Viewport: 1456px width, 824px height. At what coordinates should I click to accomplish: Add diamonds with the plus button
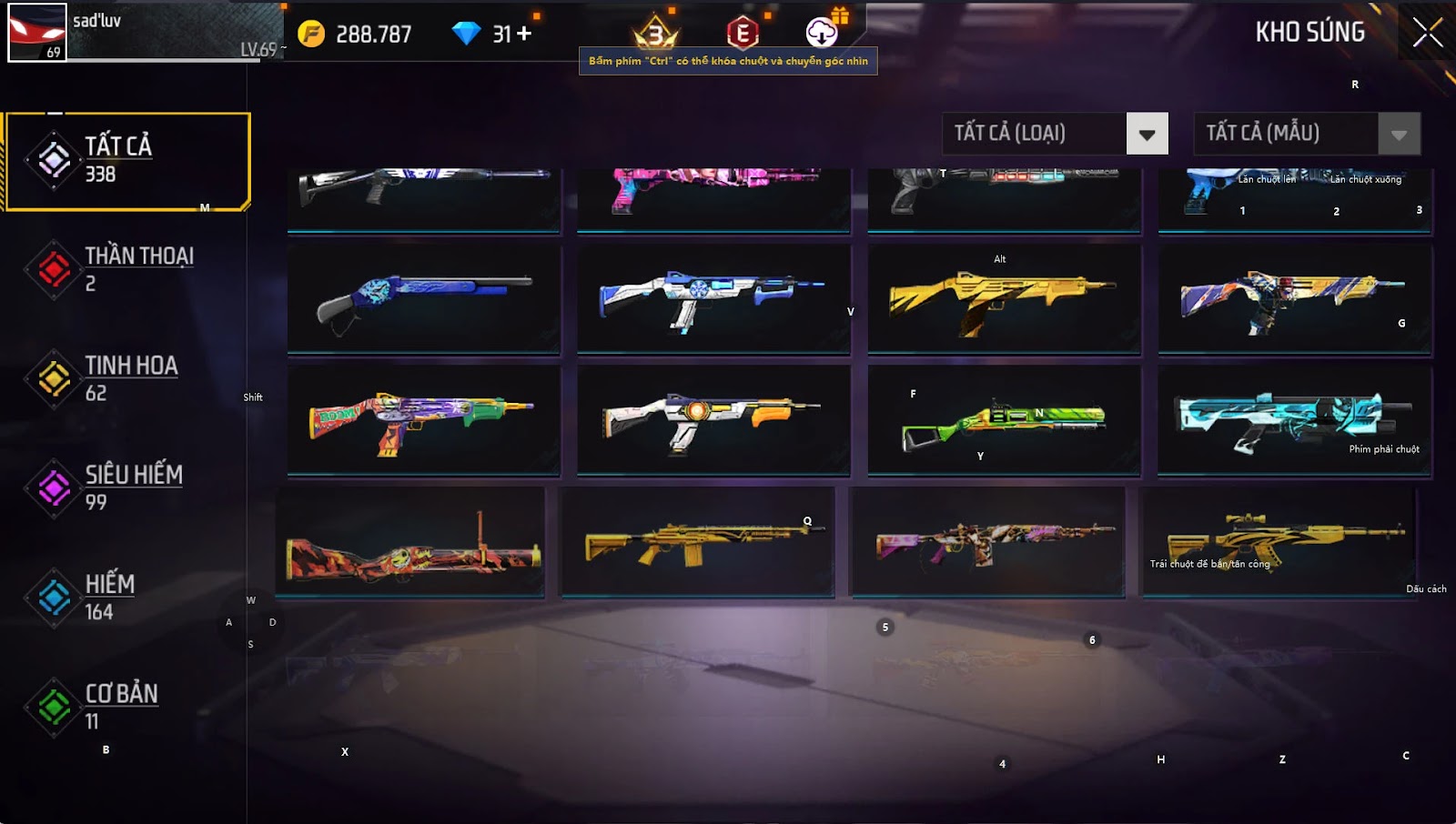point(524,34)
